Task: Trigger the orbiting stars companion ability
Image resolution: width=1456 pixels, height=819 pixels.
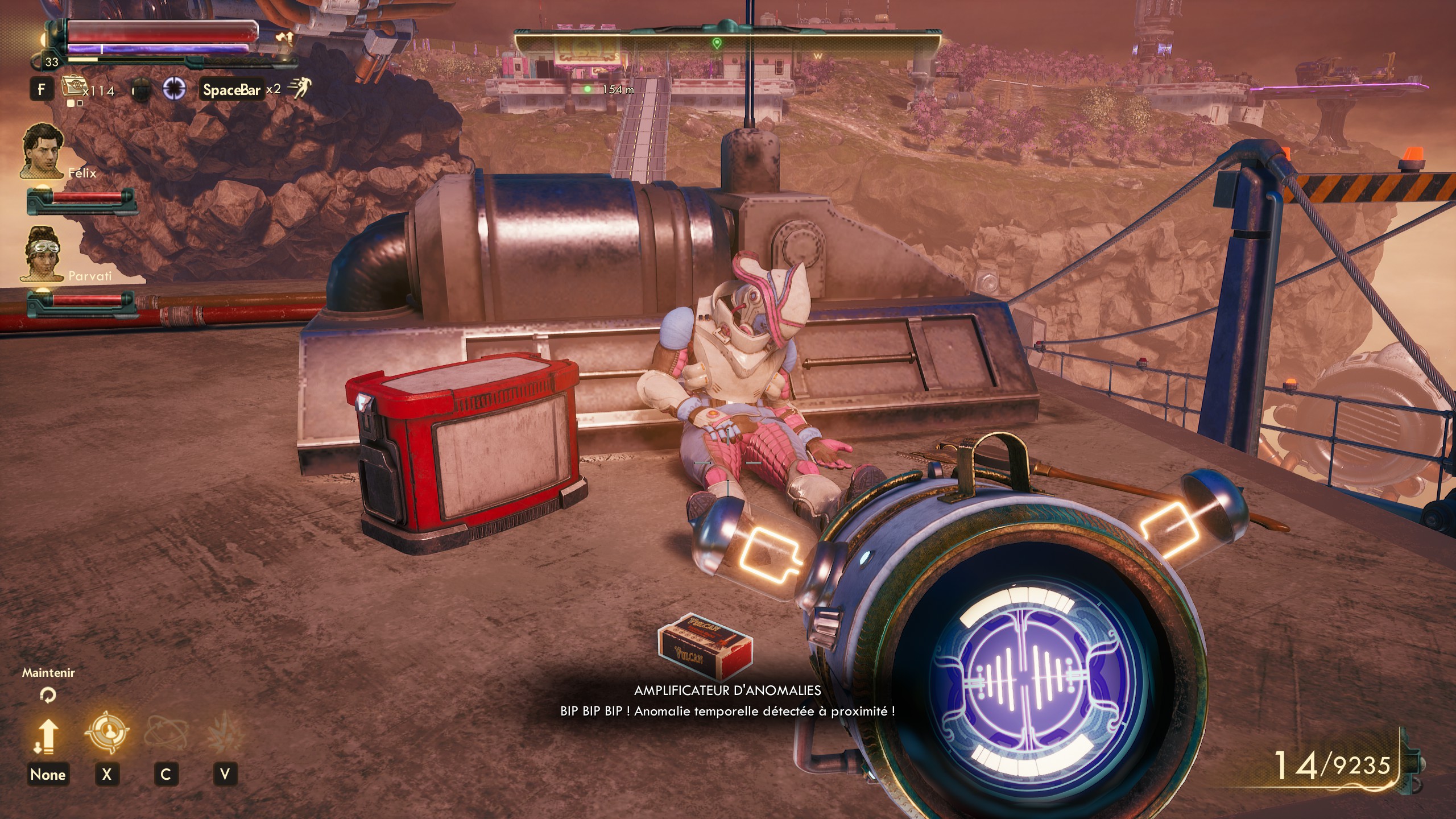Action: click(166, 733)
